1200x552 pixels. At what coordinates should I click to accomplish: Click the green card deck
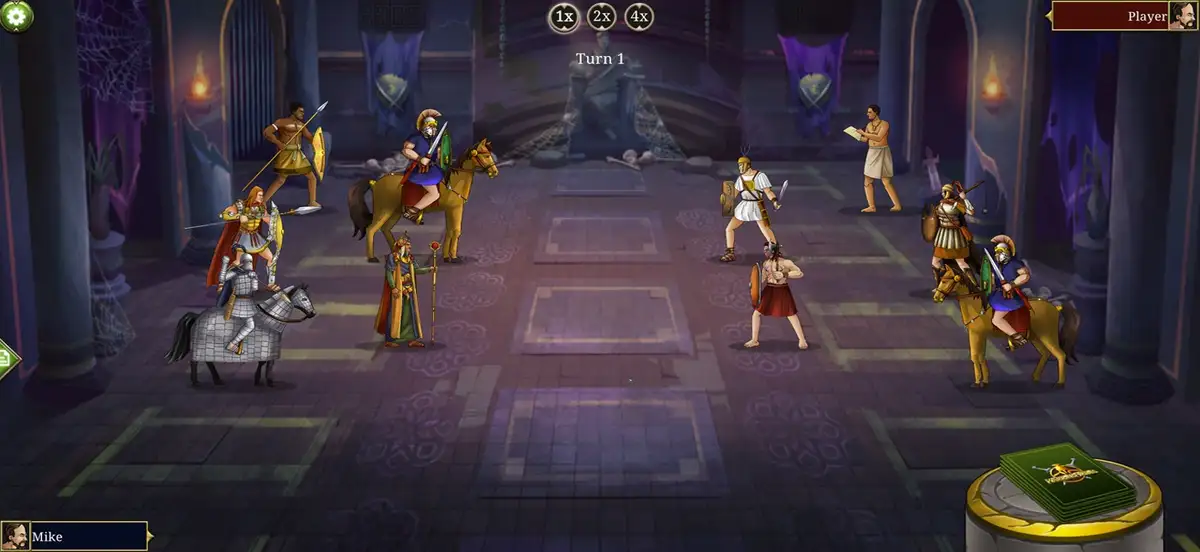tap(1061, 480)
